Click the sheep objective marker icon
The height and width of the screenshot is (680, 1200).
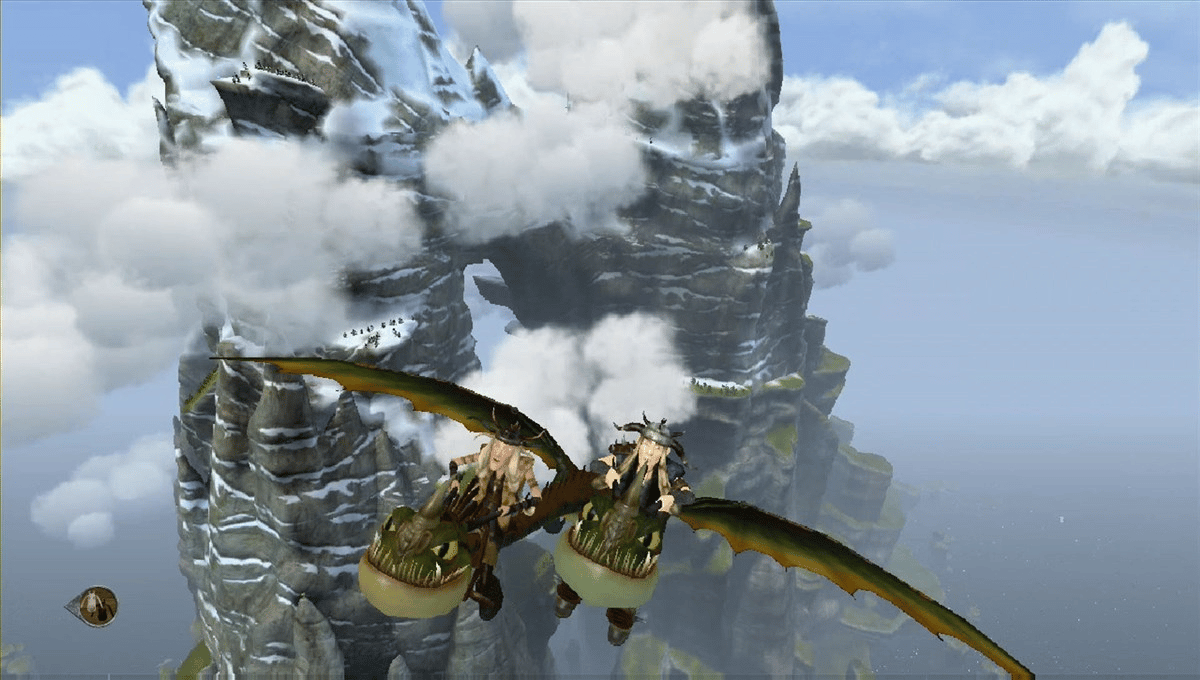tap(96, 606)
